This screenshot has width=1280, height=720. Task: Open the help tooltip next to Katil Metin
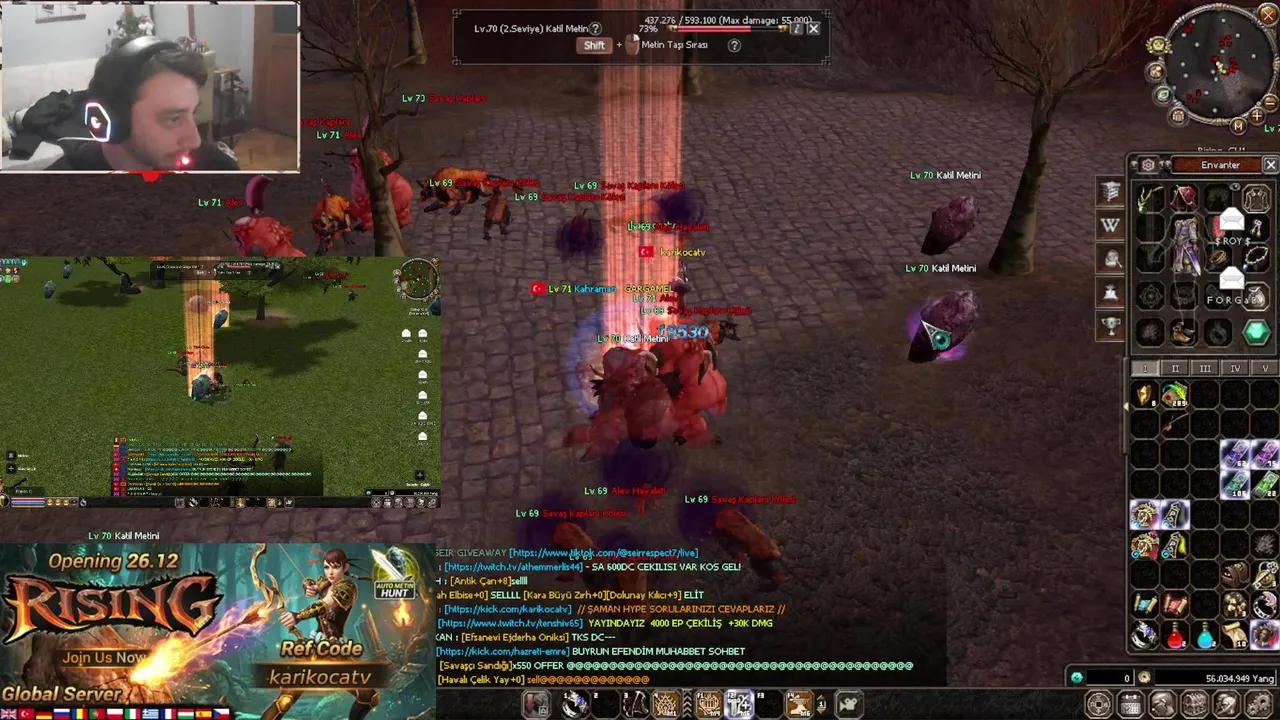[x=596, y=29]
